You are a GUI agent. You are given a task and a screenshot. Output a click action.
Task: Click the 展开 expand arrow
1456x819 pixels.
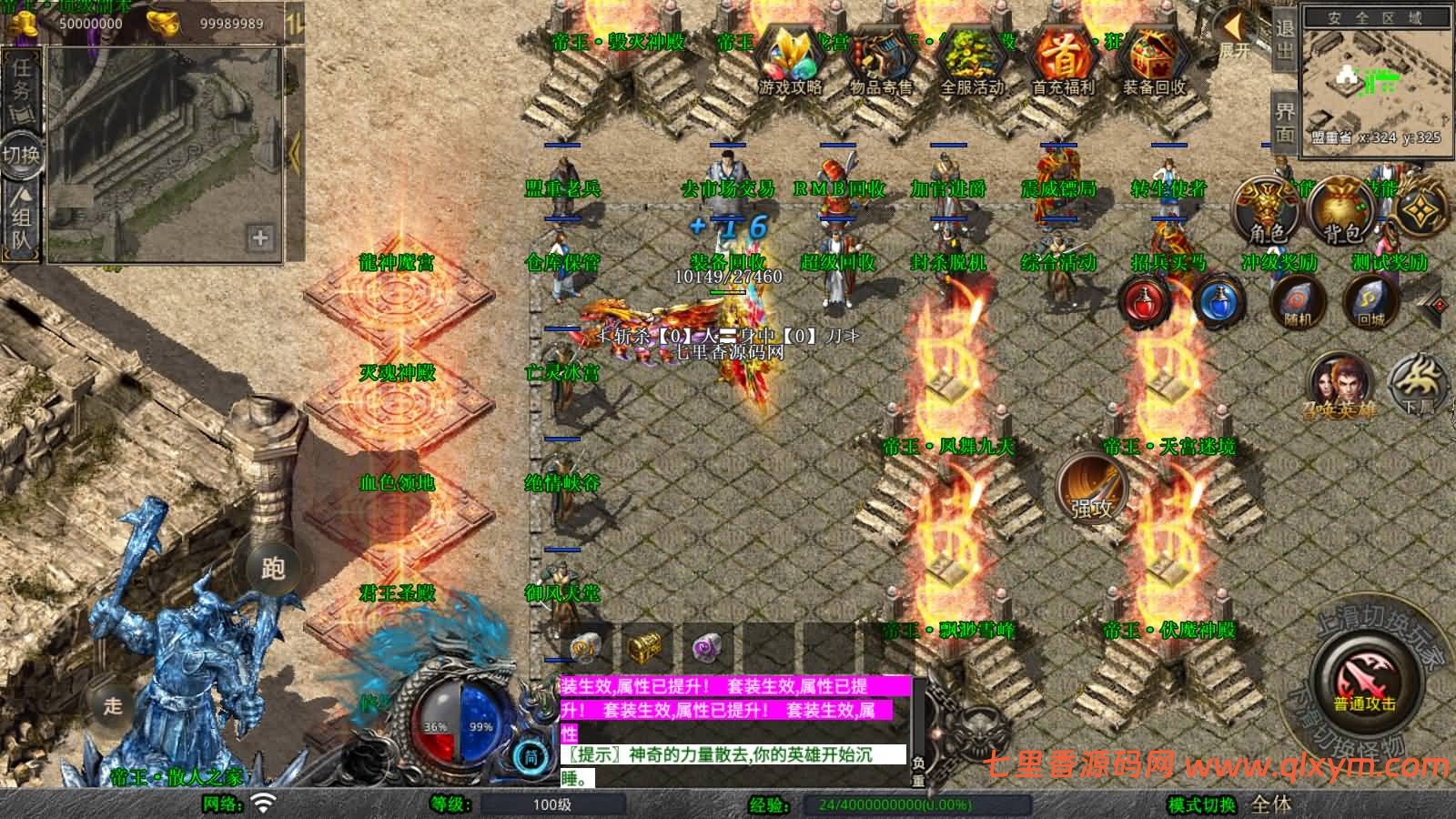1233,35
